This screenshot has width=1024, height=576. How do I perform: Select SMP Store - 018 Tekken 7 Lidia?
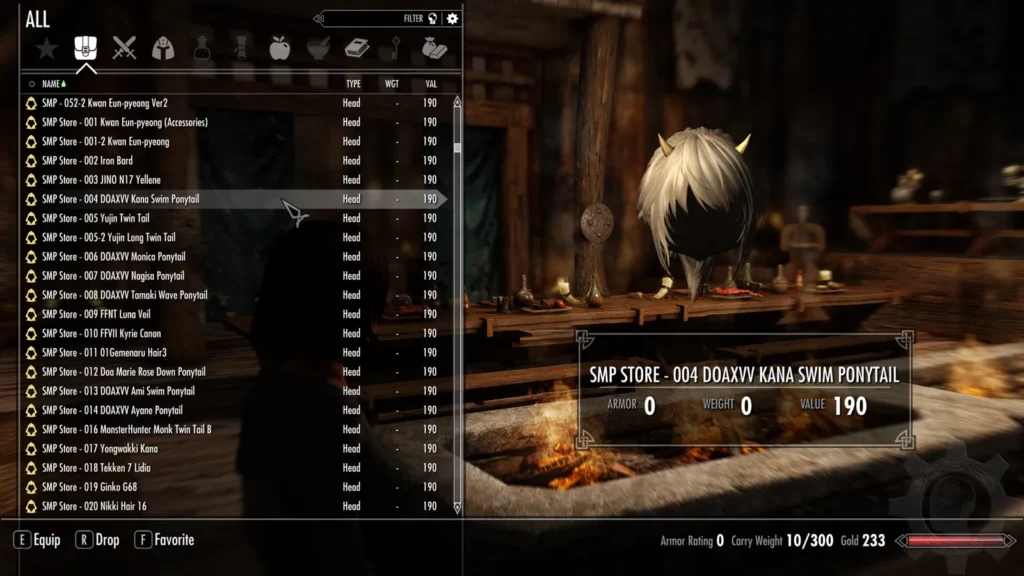point(96,468)
